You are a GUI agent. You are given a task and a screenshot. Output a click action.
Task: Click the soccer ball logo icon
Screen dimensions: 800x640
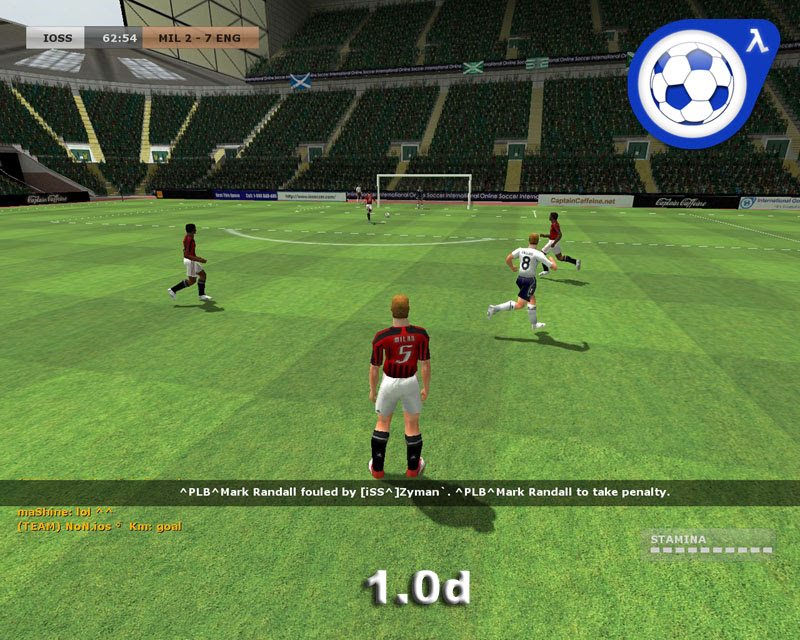click(x=697, y=82)
